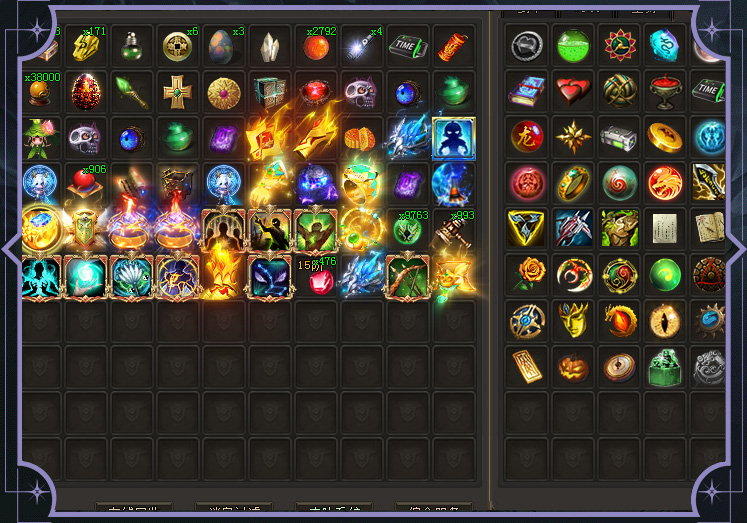Pick the wooden hammer stack
Image resolution: width=747 pixels, height=523 pixels.
[x=453, y=230]
